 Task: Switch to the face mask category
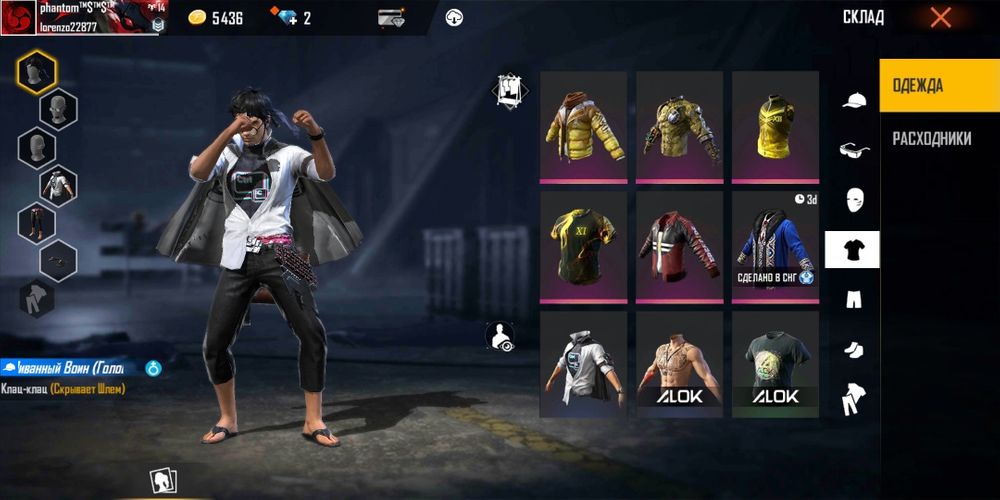[x=853, y=199]
